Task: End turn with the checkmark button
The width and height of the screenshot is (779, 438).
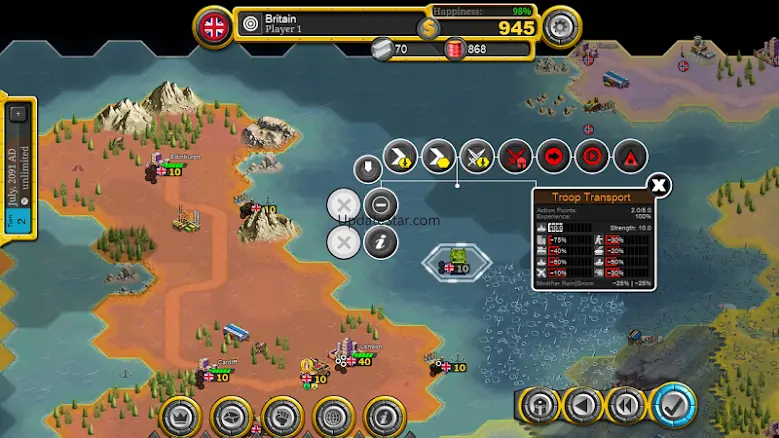Action: (x=674, y=406)
